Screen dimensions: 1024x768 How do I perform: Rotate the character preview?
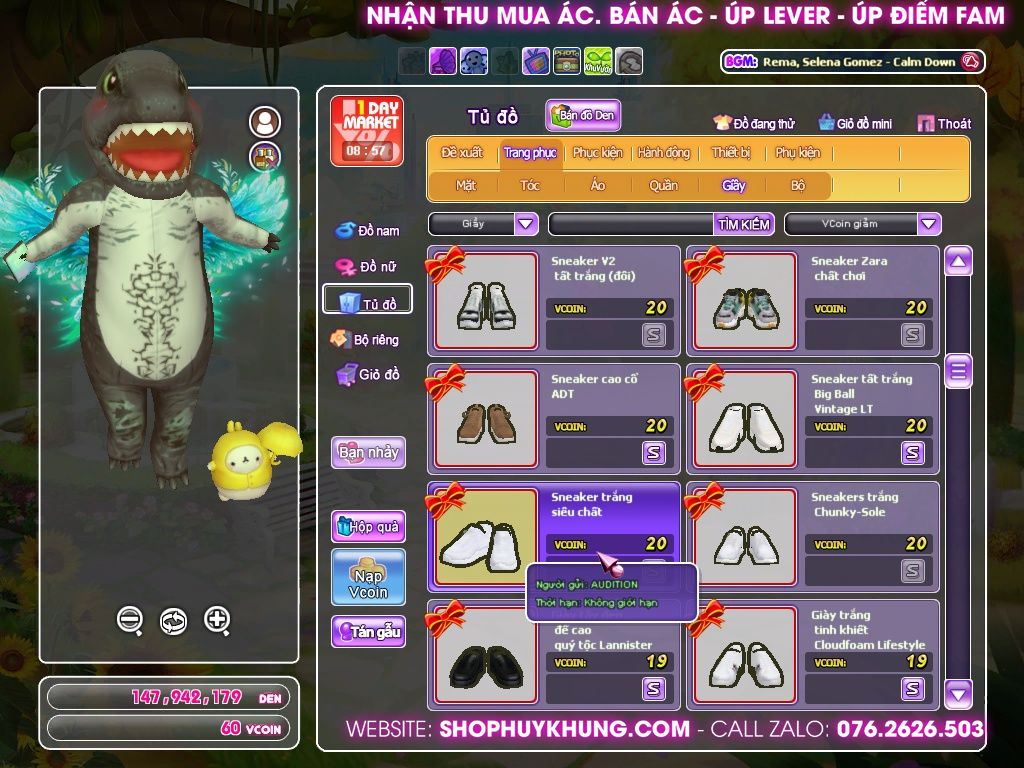pyautogui.click(x=173, y=620)
